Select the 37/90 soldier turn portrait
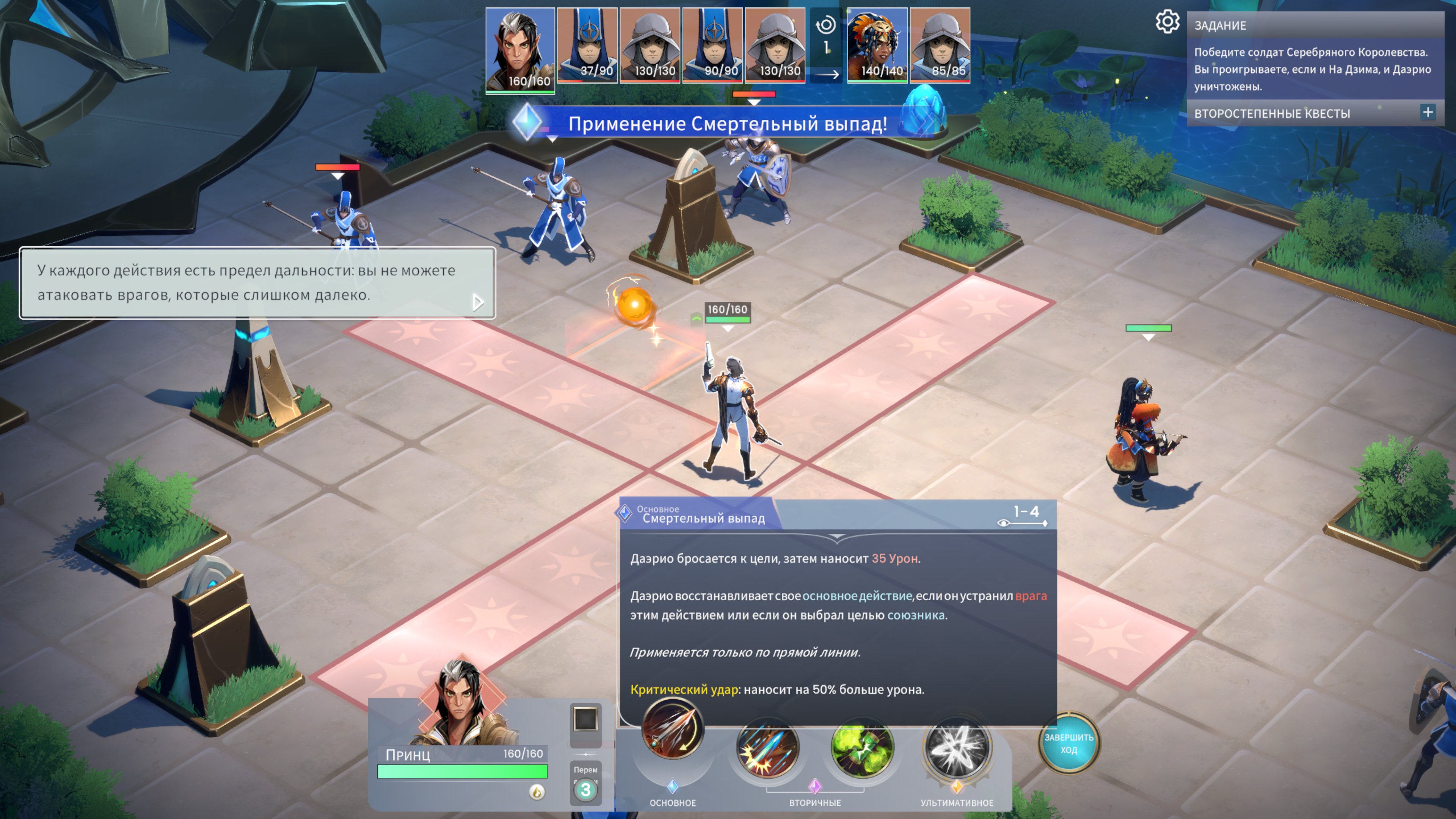Image resolution: width=1456 pixels, height=819 pixels. coord(587,45)
